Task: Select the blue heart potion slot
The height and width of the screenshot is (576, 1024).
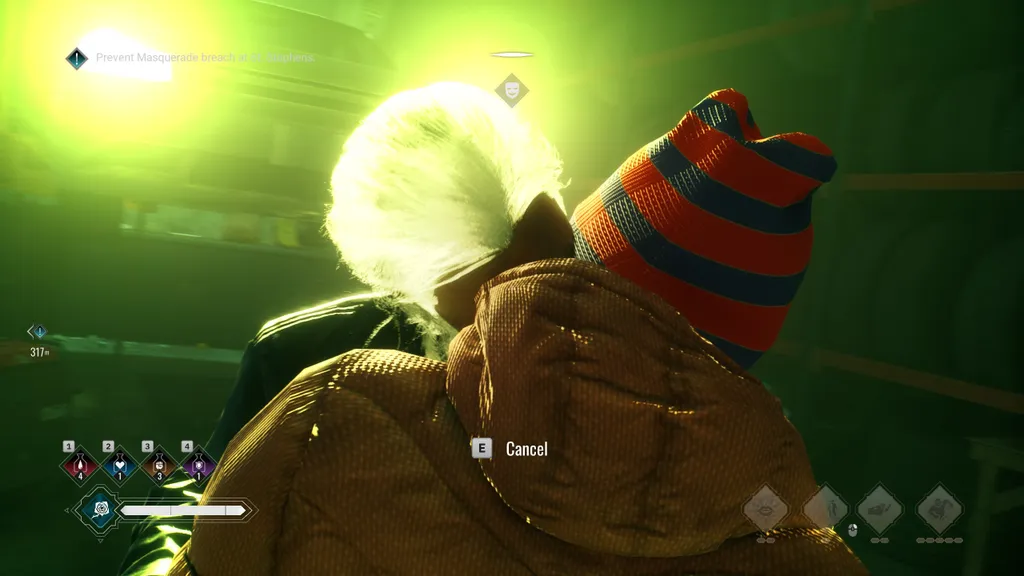Action: 119,464
